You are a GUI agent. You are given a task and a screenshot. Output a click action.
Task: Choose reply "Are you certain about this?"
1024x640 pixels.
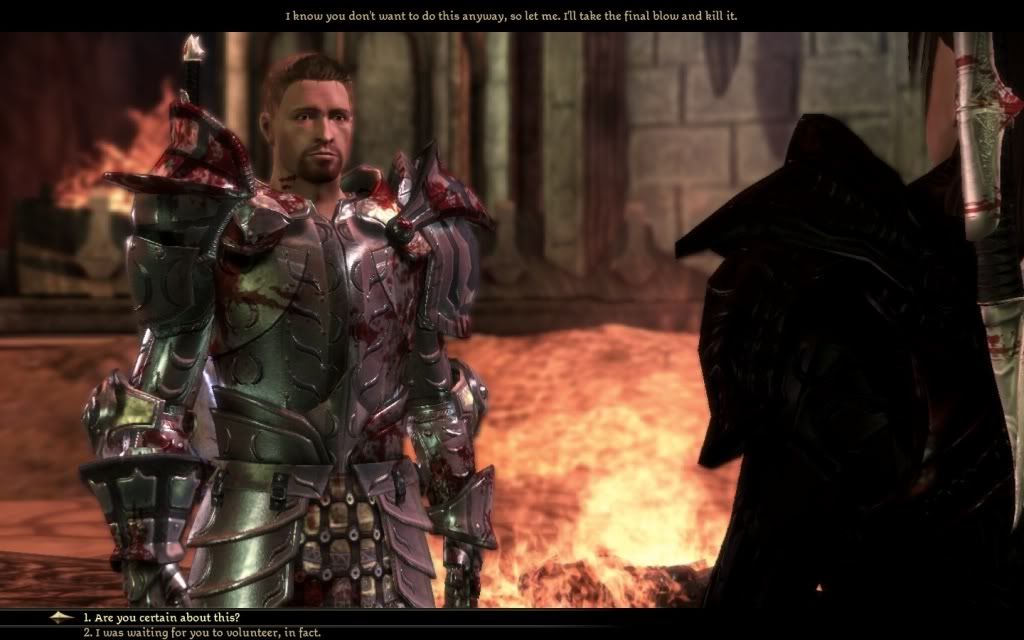[x=161, y=617]
